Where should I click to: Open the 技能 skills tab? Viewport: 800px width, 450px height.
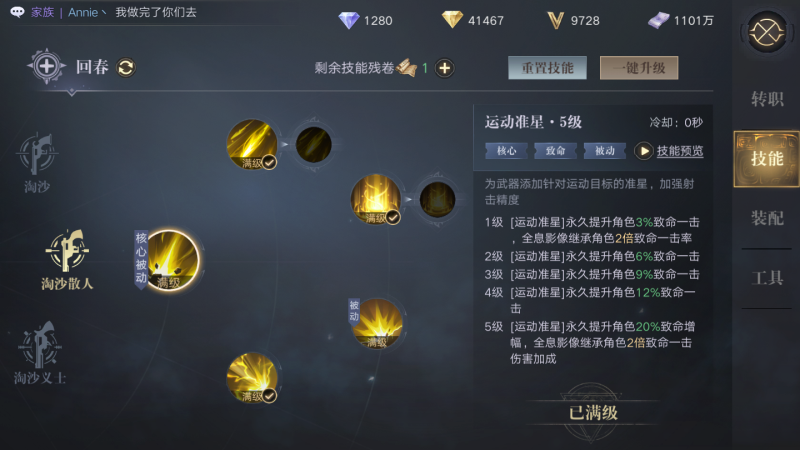pyautogui.click(x=767, y=158)
